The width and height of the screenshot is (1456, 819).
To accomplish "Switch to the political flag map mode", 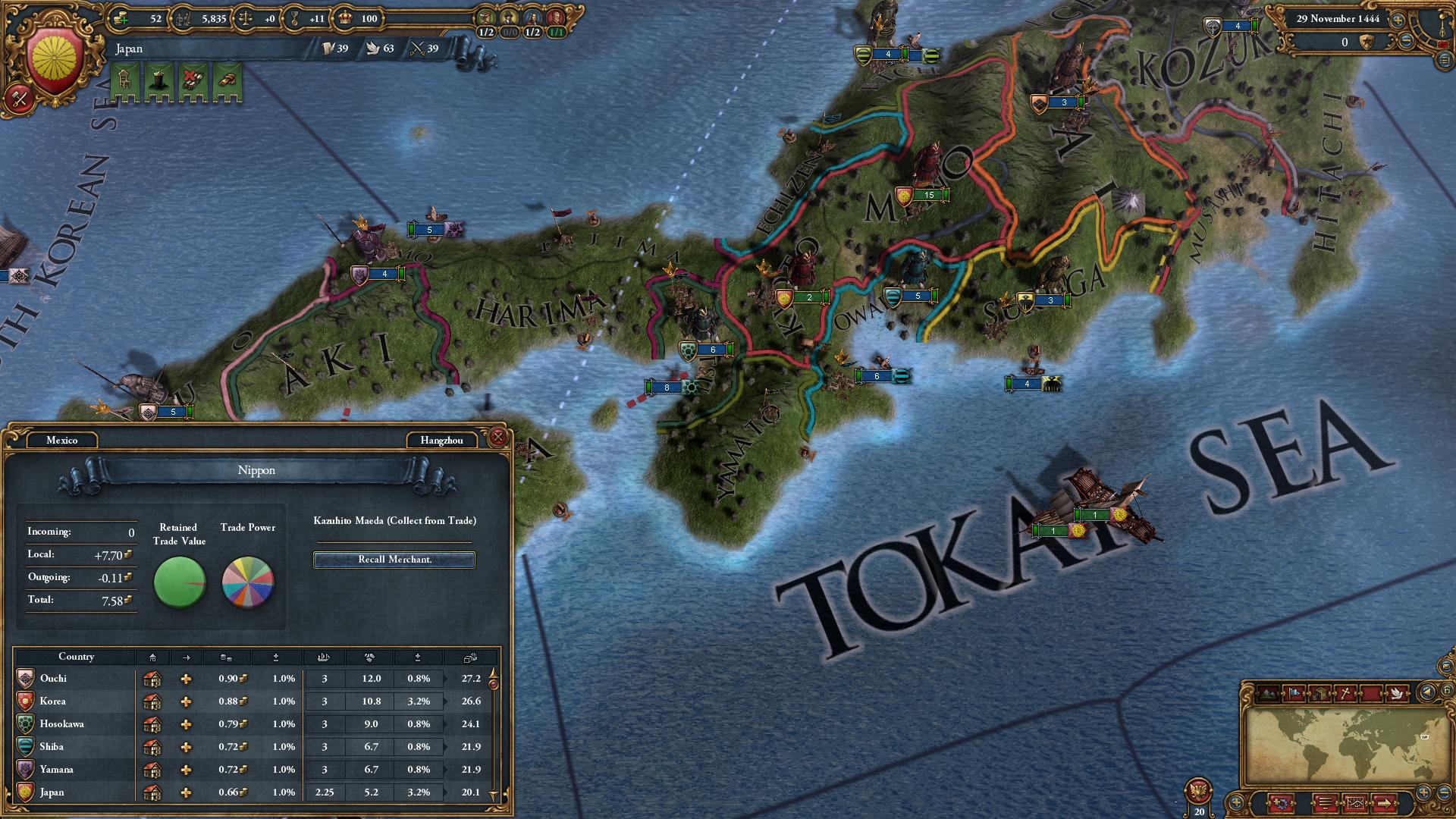I will click(1294, 692).
